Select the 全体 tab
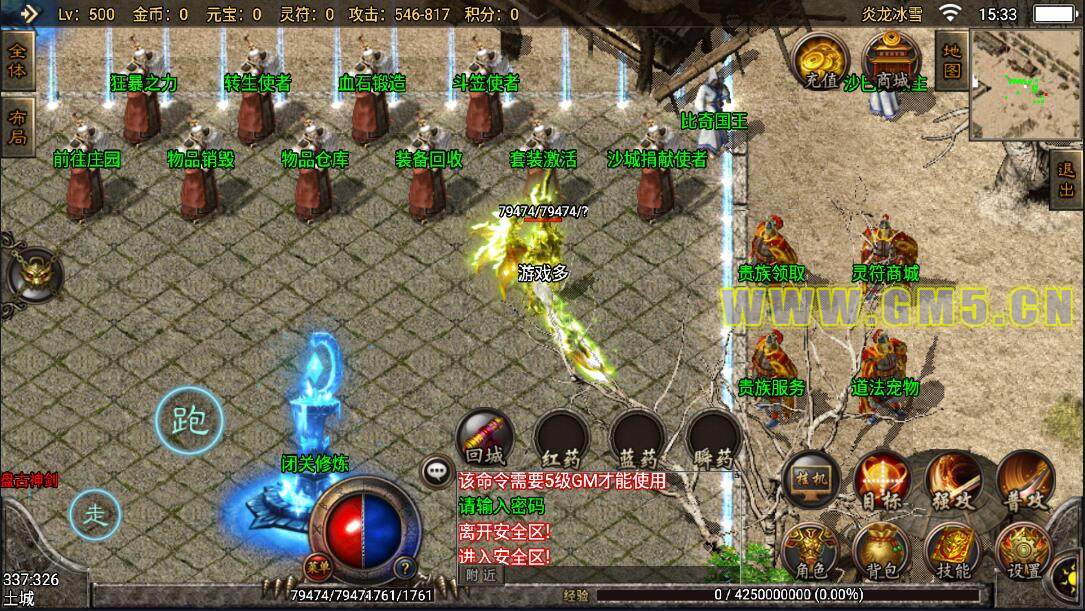The image size is (1085, 611). [18, 61]
